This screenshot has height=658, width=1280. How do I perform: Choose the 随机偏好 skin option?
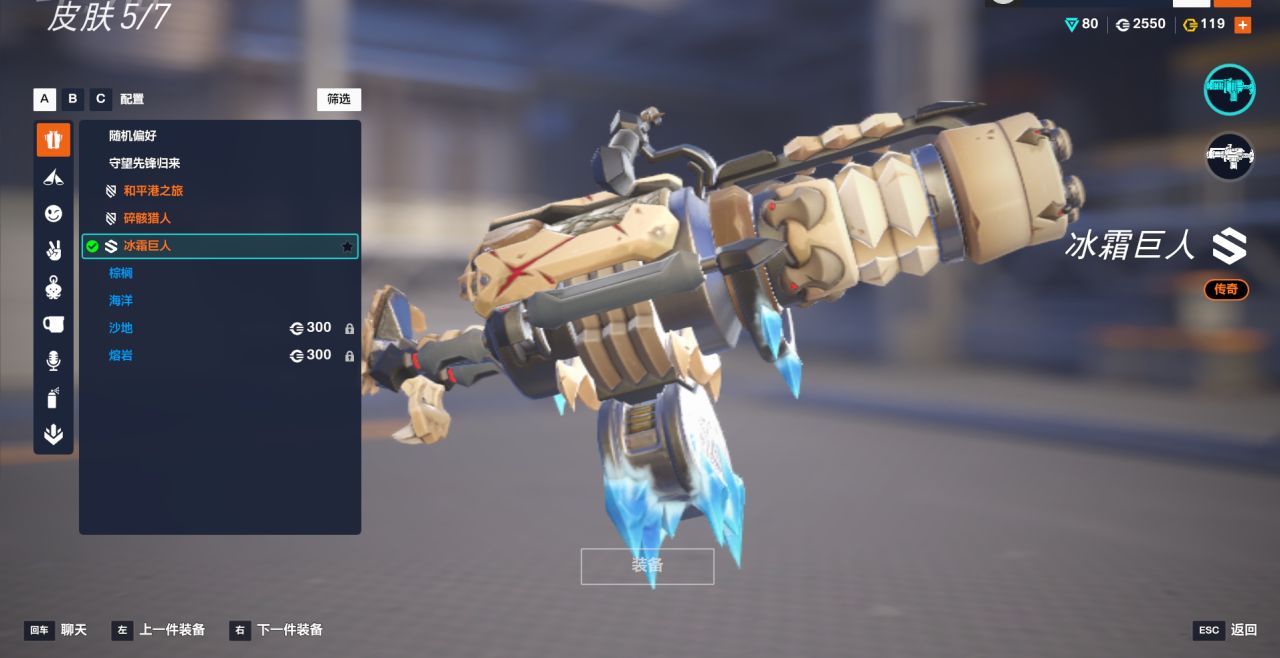tap(133, 136)
